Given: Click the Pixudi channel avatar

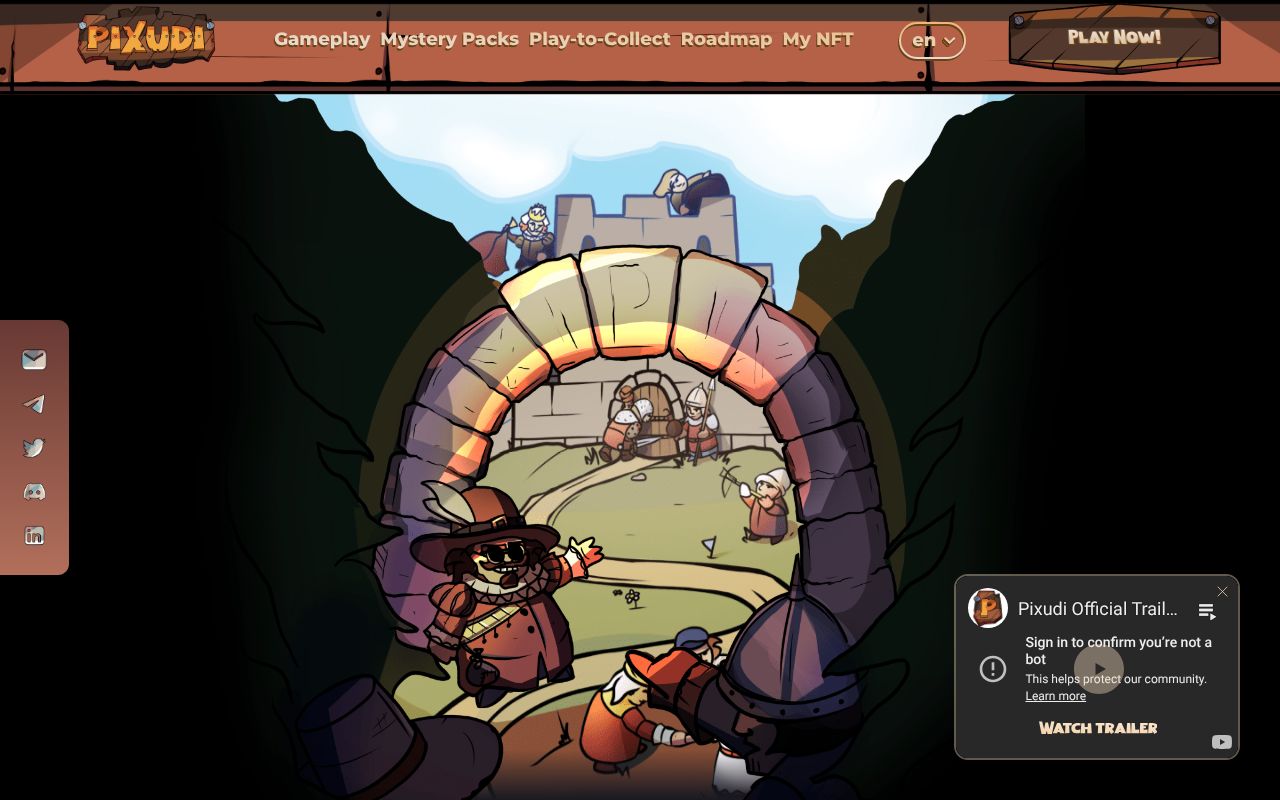Looking at the screenshot, I should coord(988,608).
